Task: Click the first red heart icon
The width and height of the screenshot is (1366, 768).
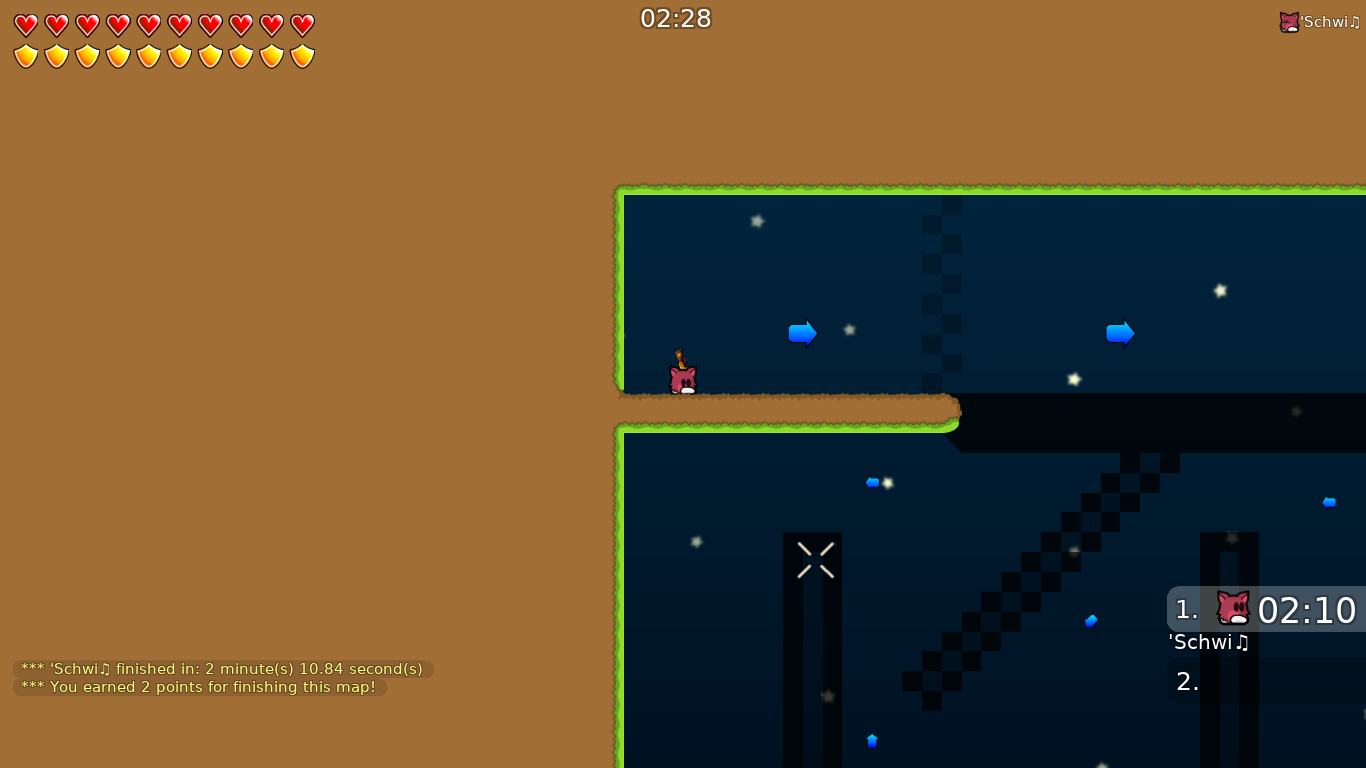Action: [26, 24]
